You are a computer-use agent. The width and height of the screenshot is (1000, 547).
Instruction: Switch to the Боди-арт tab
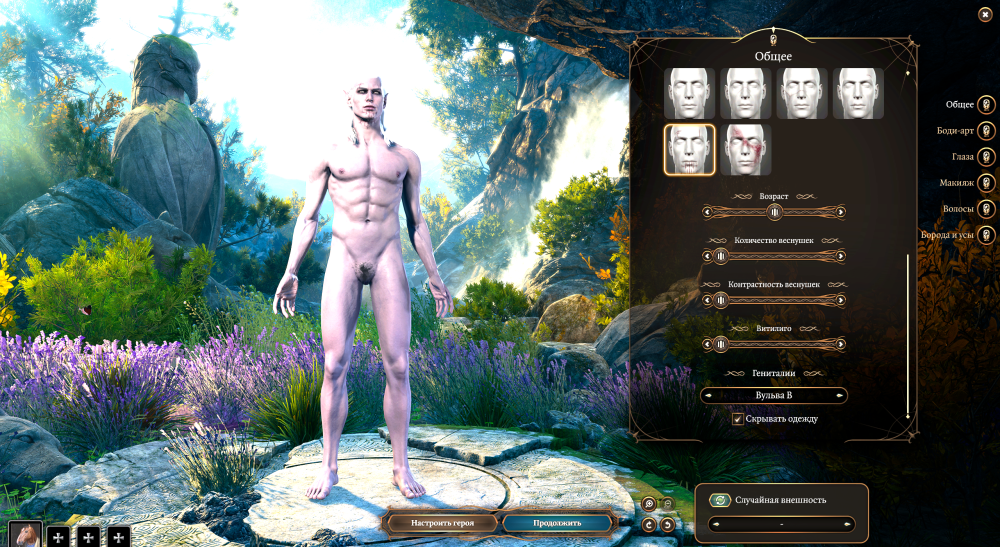click(x=986, y=130)
